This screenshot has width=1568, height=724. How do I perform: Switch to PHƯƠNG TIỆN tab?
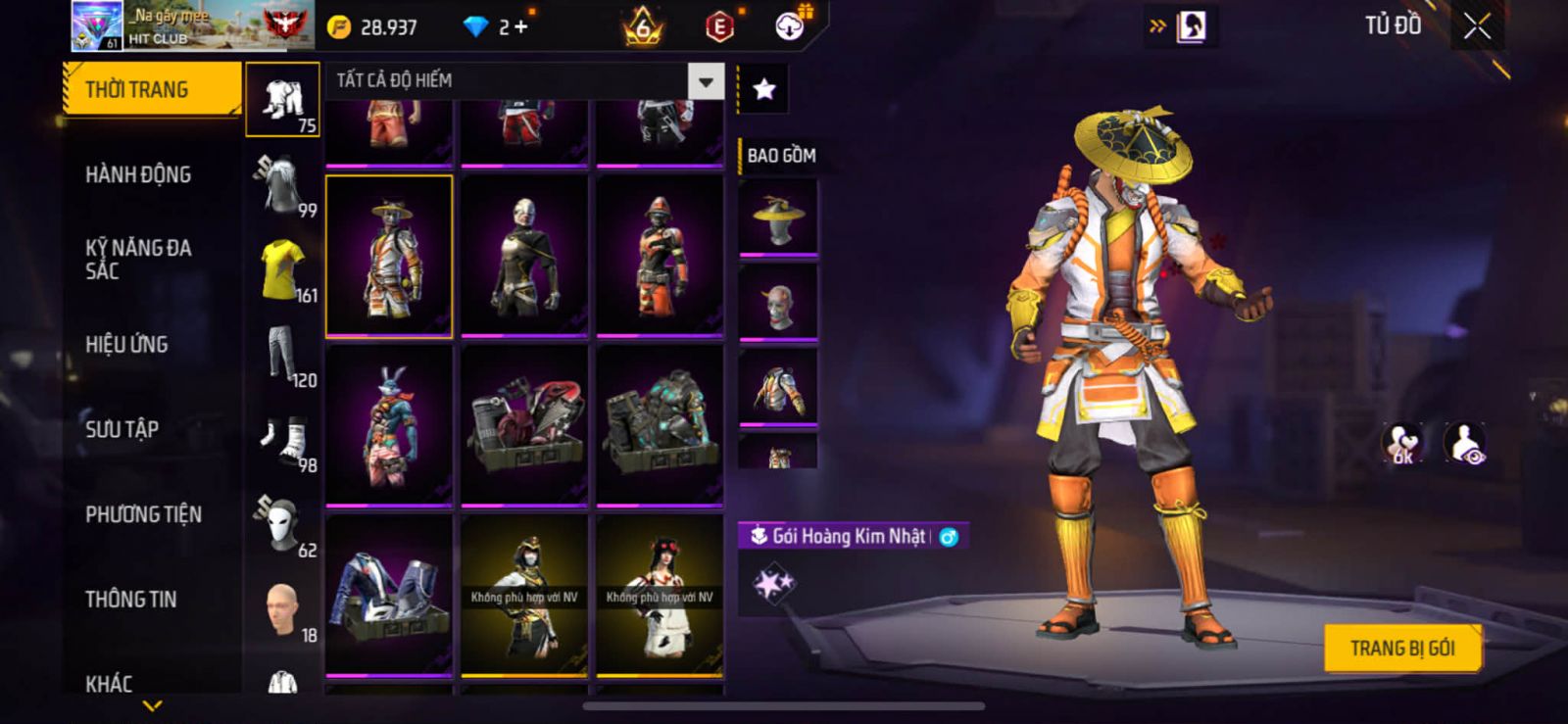[143, 514]
